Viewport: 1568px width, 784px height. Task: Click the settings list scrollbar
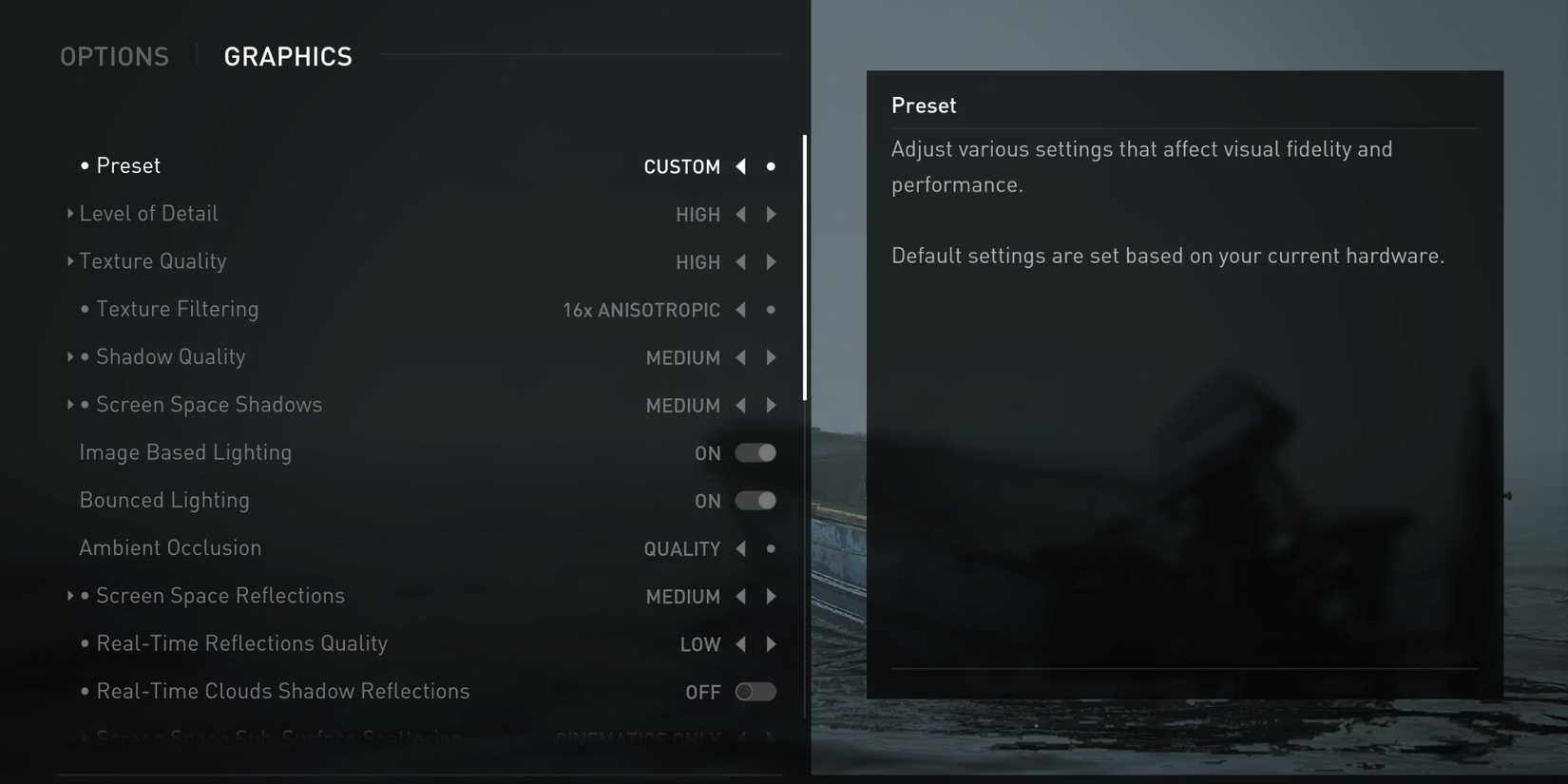(x=807, y=266)
